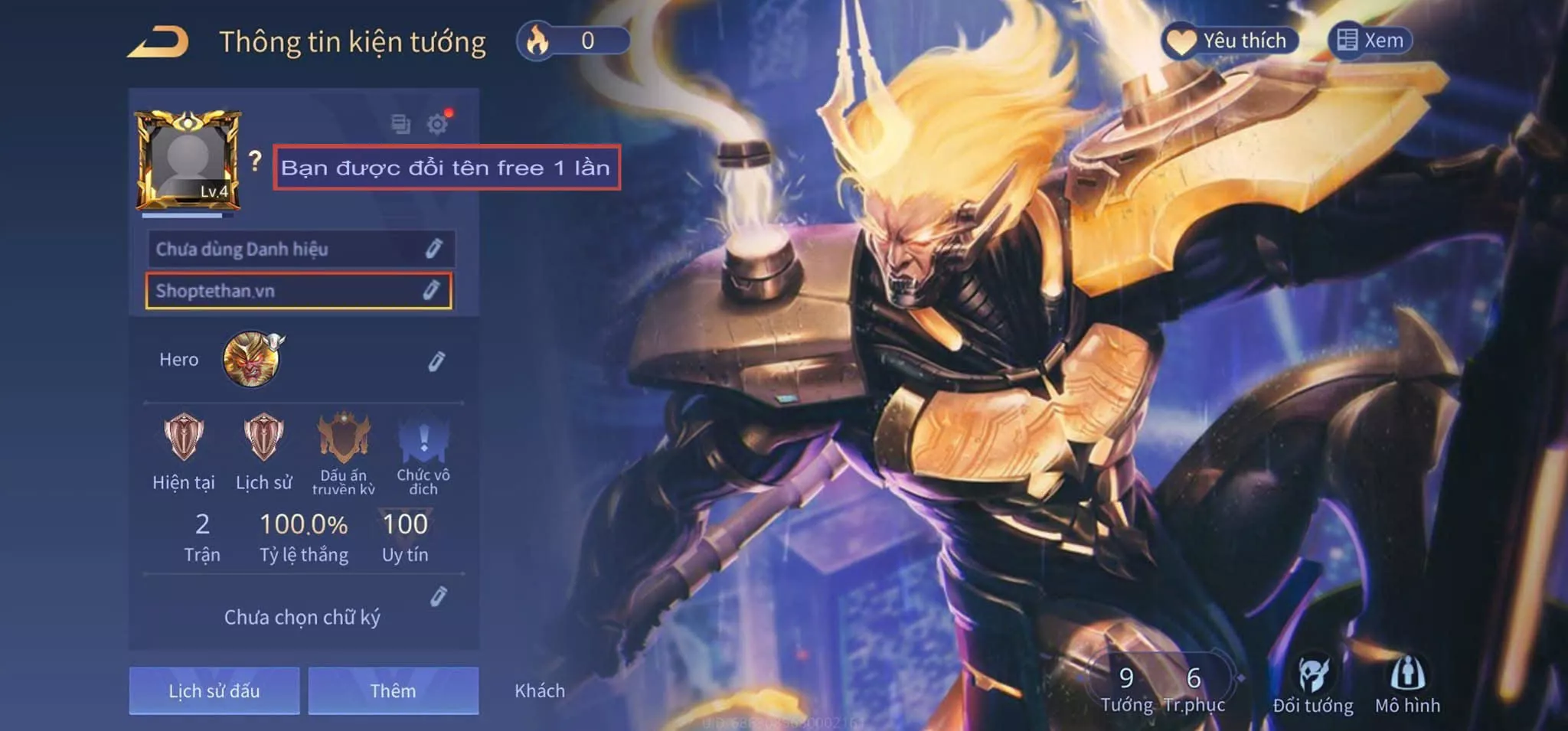The height and width of the screenshot is (731, 1568).
Task: Open the chat list icon beside gear
Action: coord(400,124)
